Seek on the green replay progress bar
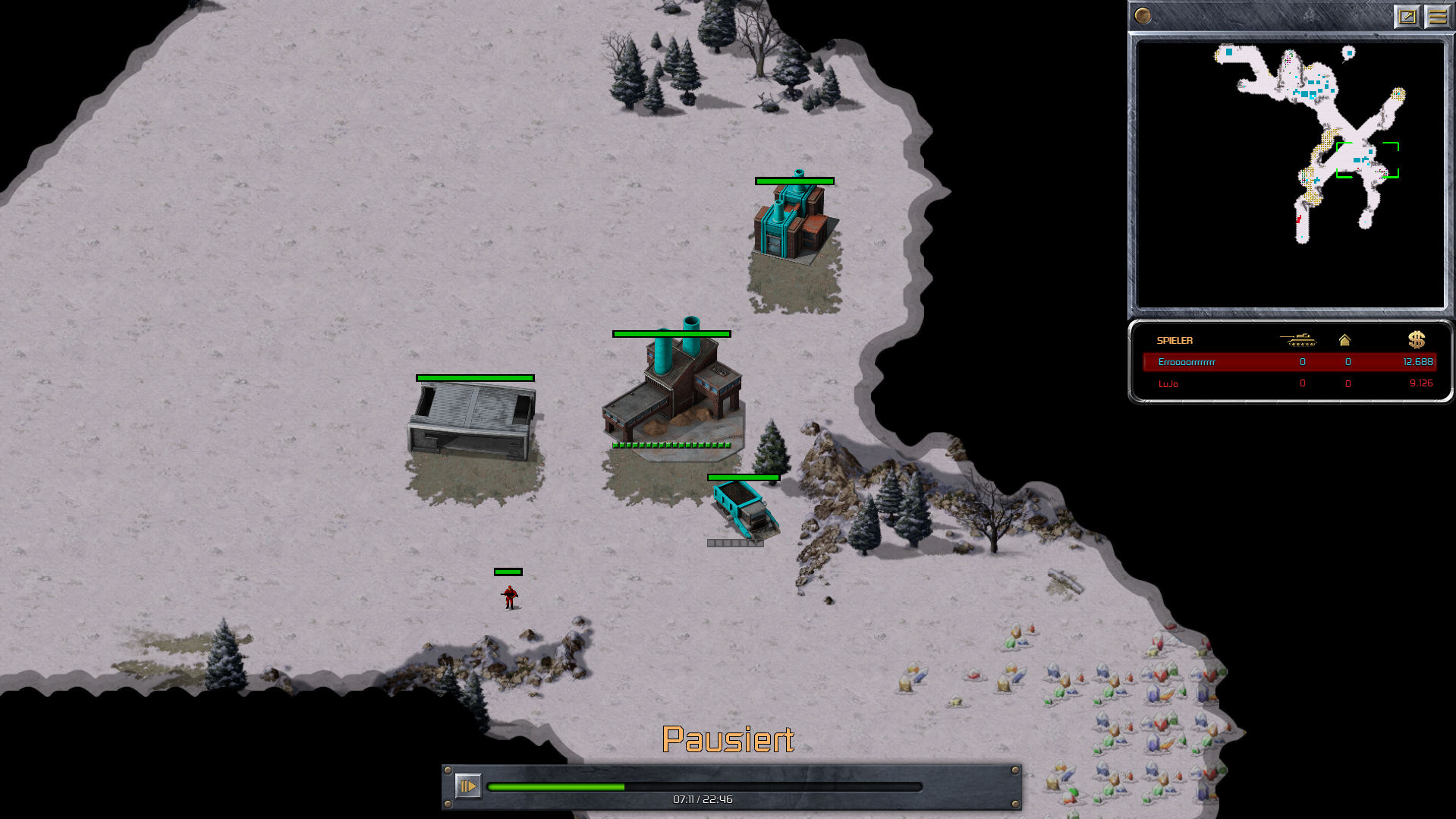Viewport: 1456px width, 819px height. pos(704,787)
